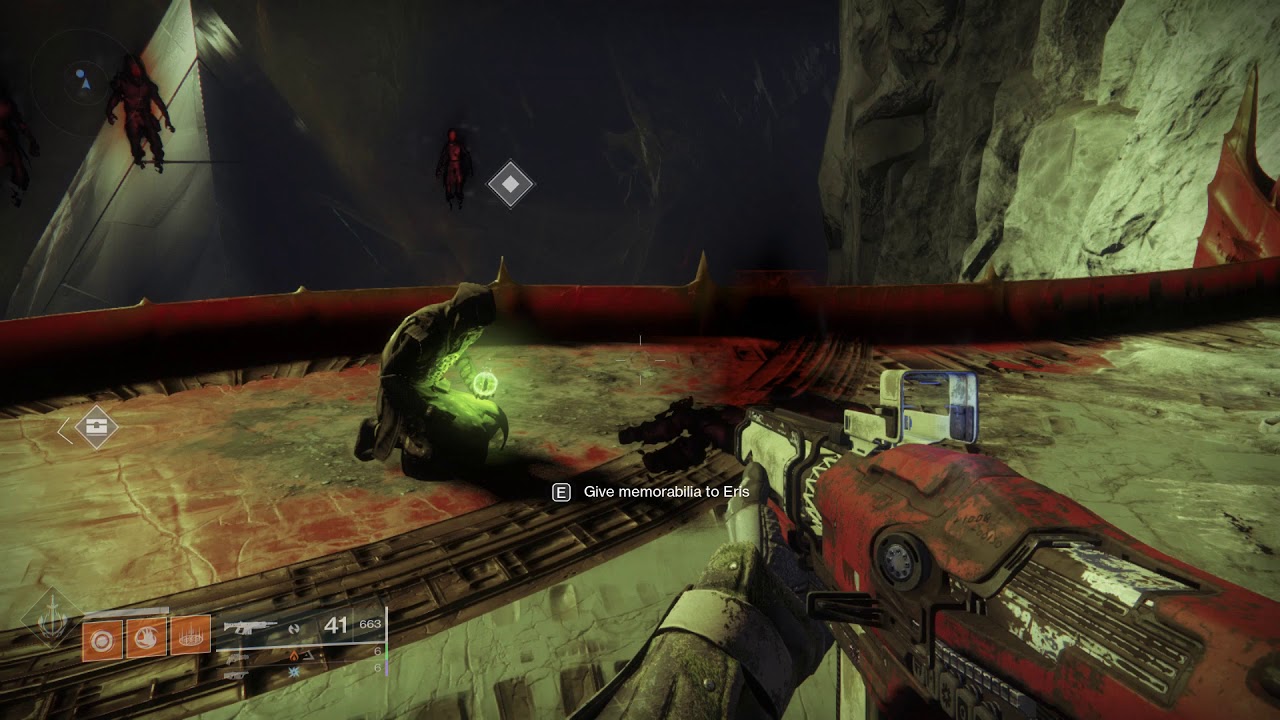The width and height of the screenshot is (1280, 720).
Task: Click the radar in the corner
Action: coord(80,78)
